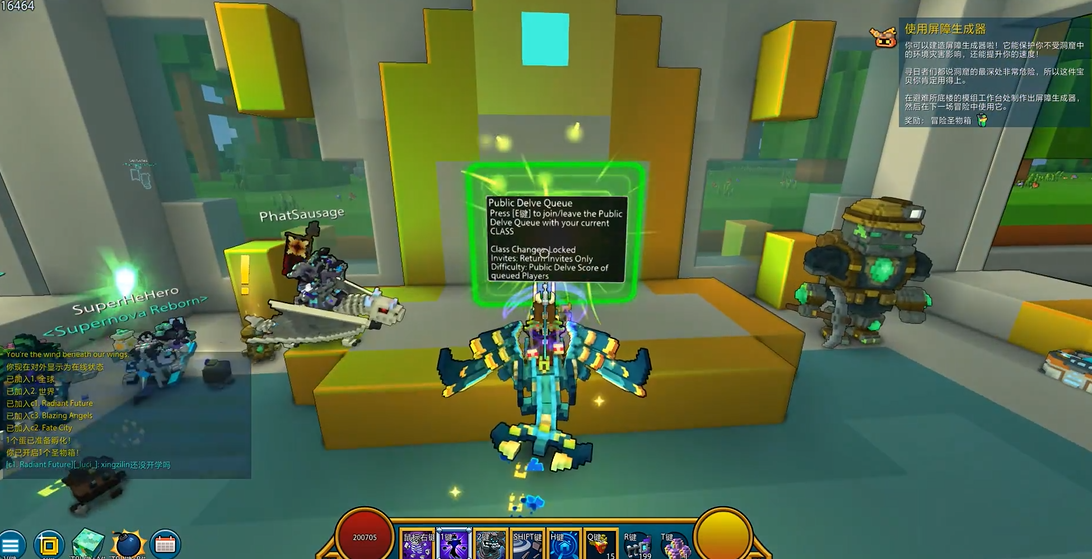
Task: Click the orange quest mascot icon
Action: (883, 36)
